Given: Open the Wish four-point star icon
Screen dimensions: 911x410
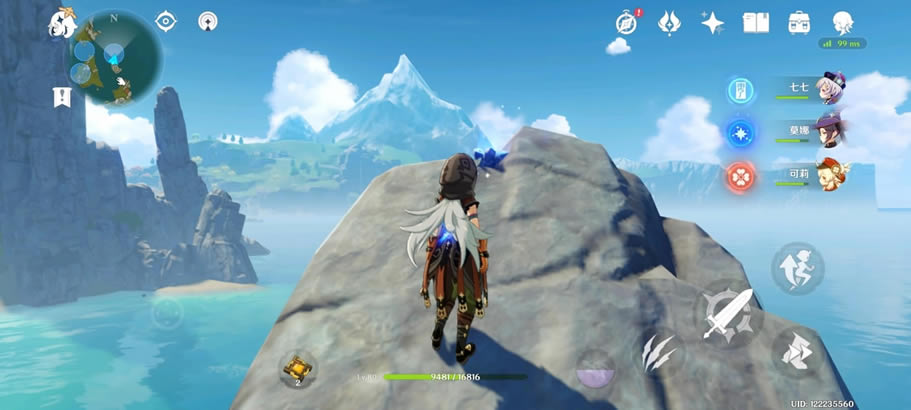Looking at the screenshot, I should coord(713,23).
